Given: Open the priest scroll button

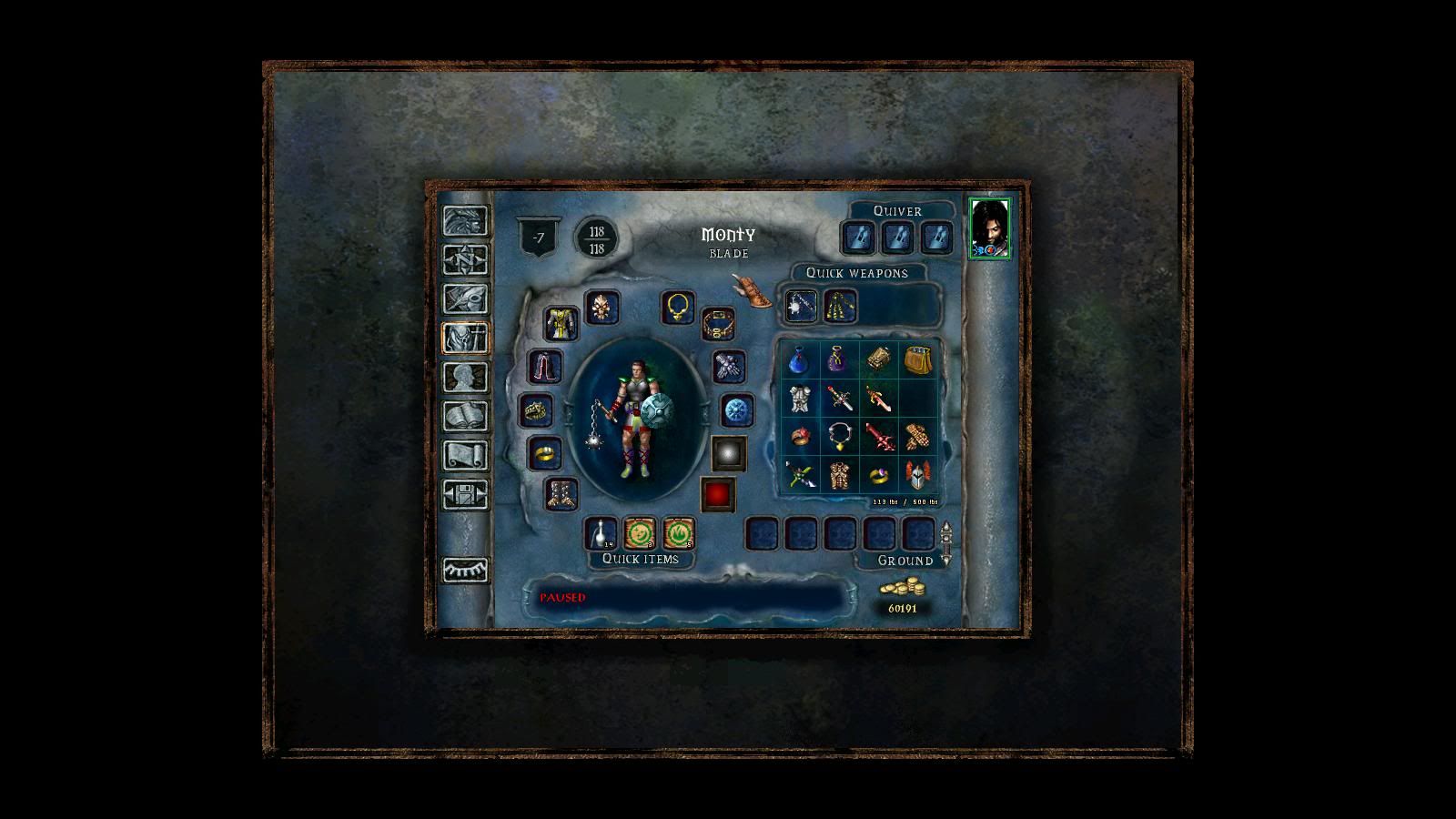Looking at the screenshot, I should coord(465,456).
